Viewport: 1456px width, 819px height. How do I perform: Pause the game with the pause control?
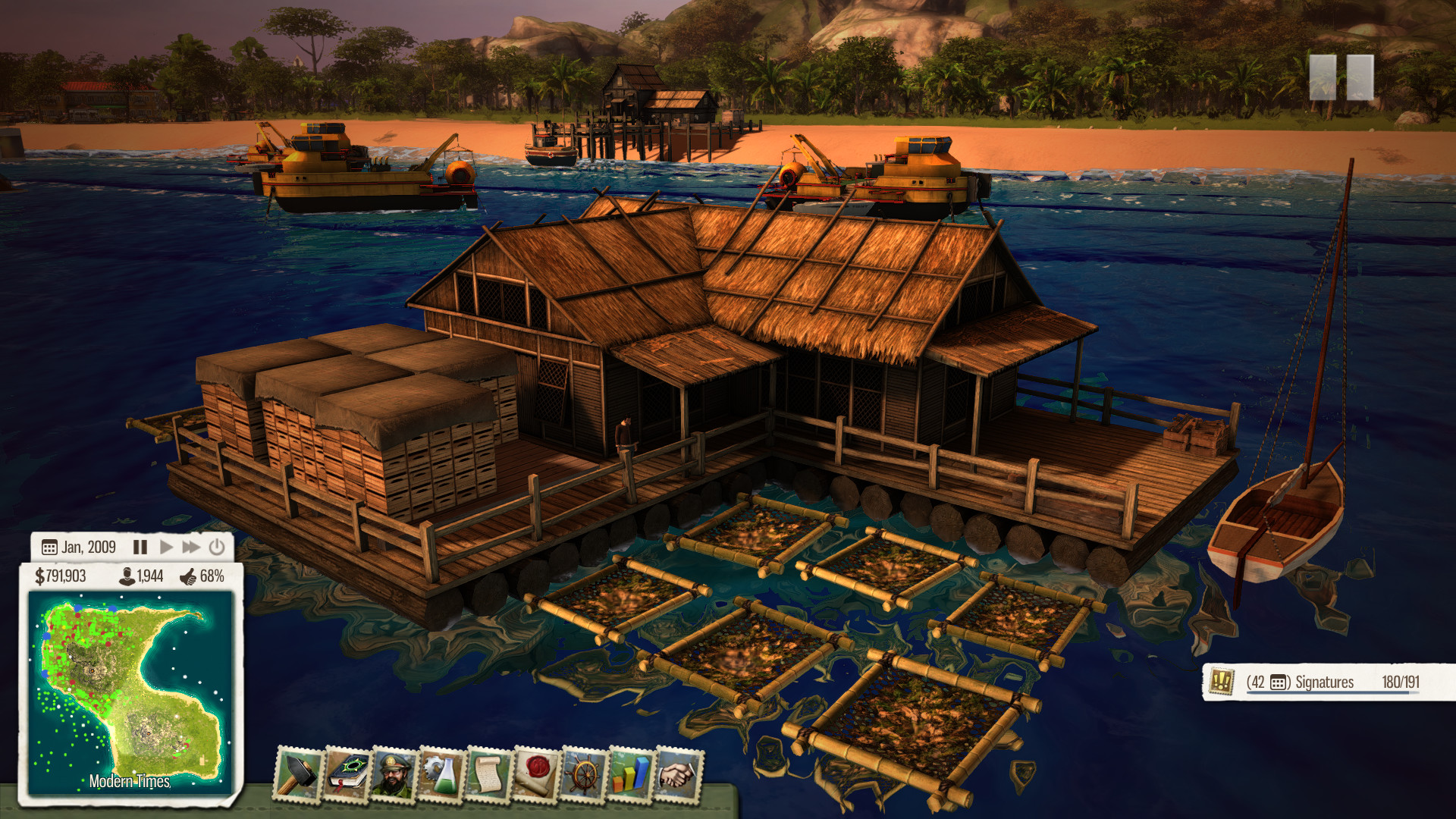140,546
